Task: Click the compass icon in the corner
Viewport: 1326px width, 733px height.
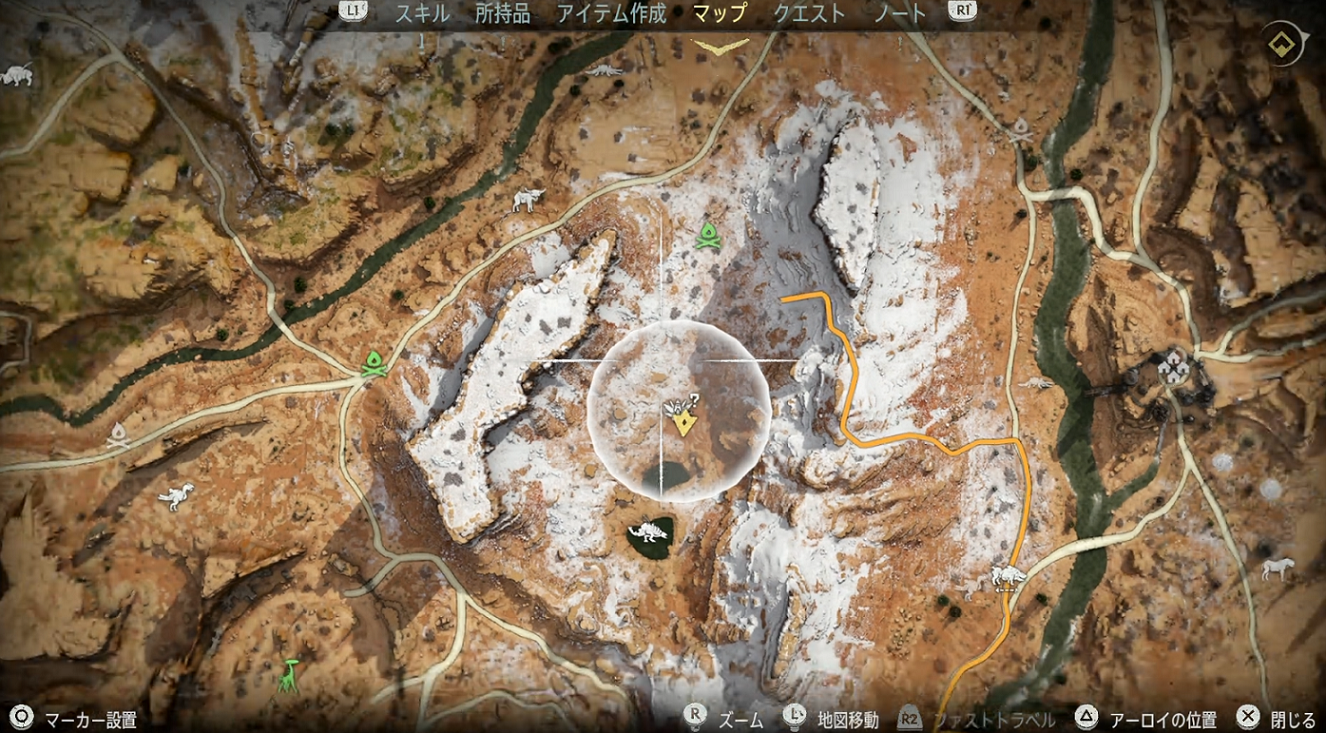Action: tap(1281, 44)
